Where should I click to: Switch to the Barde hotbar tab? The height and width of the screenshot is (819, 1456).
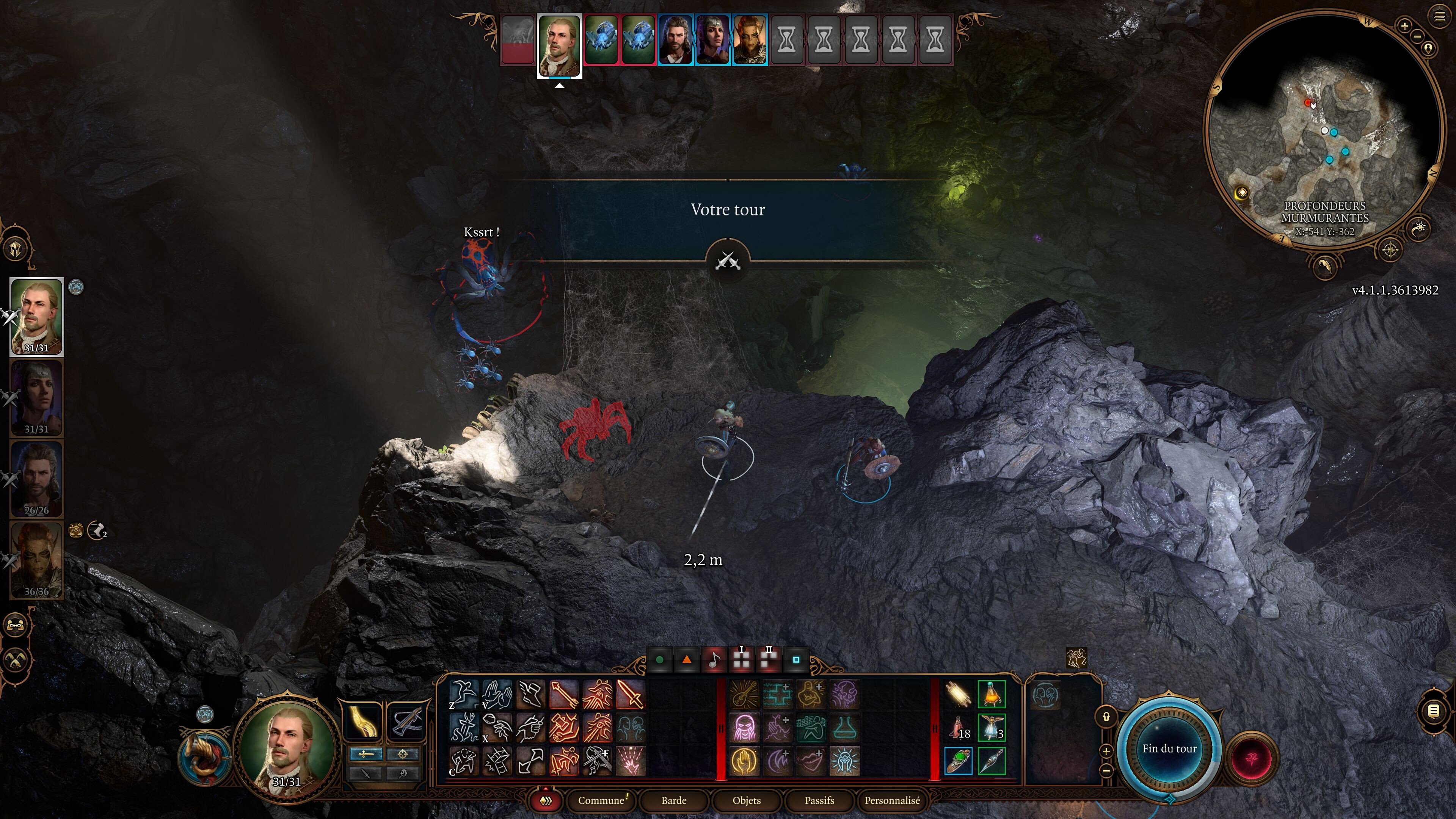tap(674, 800)
